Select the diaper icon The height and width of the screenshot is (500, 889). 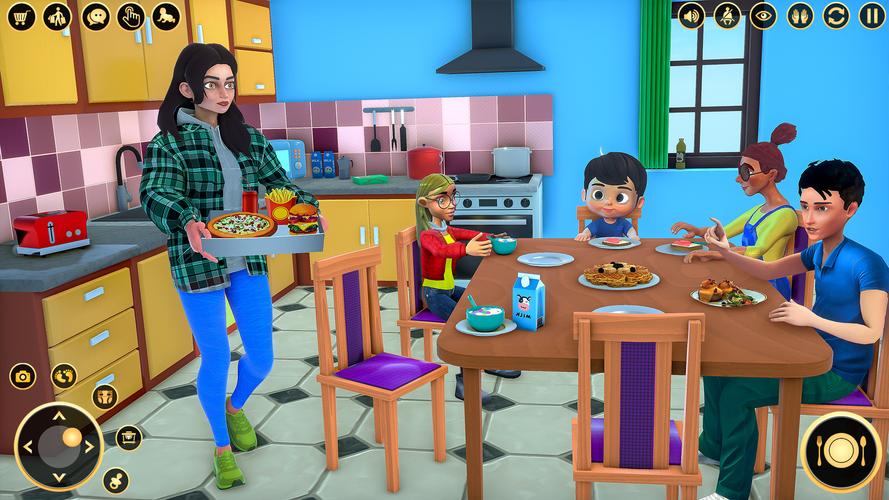(x=105, y=397)
